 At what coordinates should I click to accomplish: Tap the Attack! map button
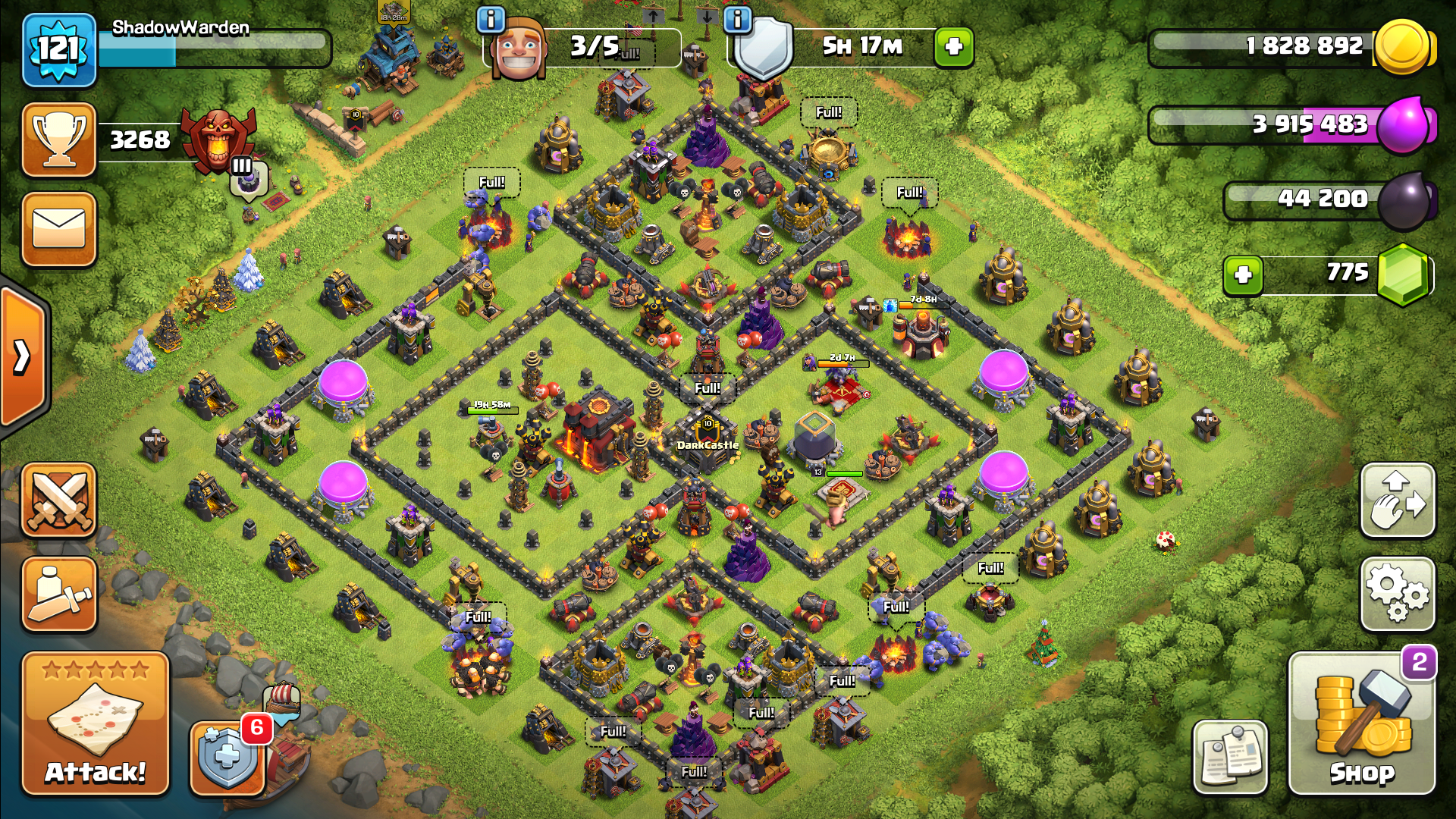95,724
